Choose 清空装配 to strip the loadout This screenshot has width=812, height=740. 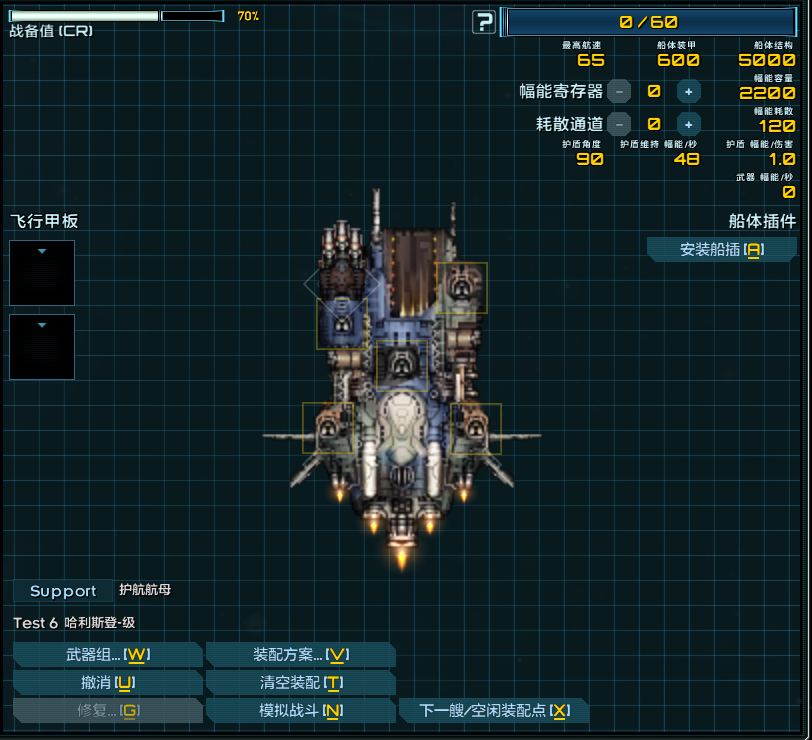pyautogui.click(x=299, y=683)
